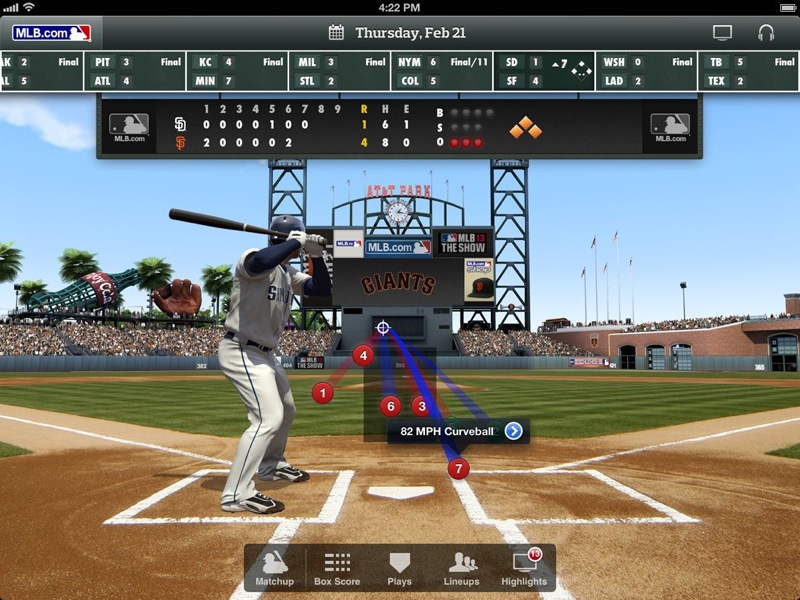The height and width of the screenshot is (600, 800).
Task: Open the Matchup view
Action: (x=274, y=569)
